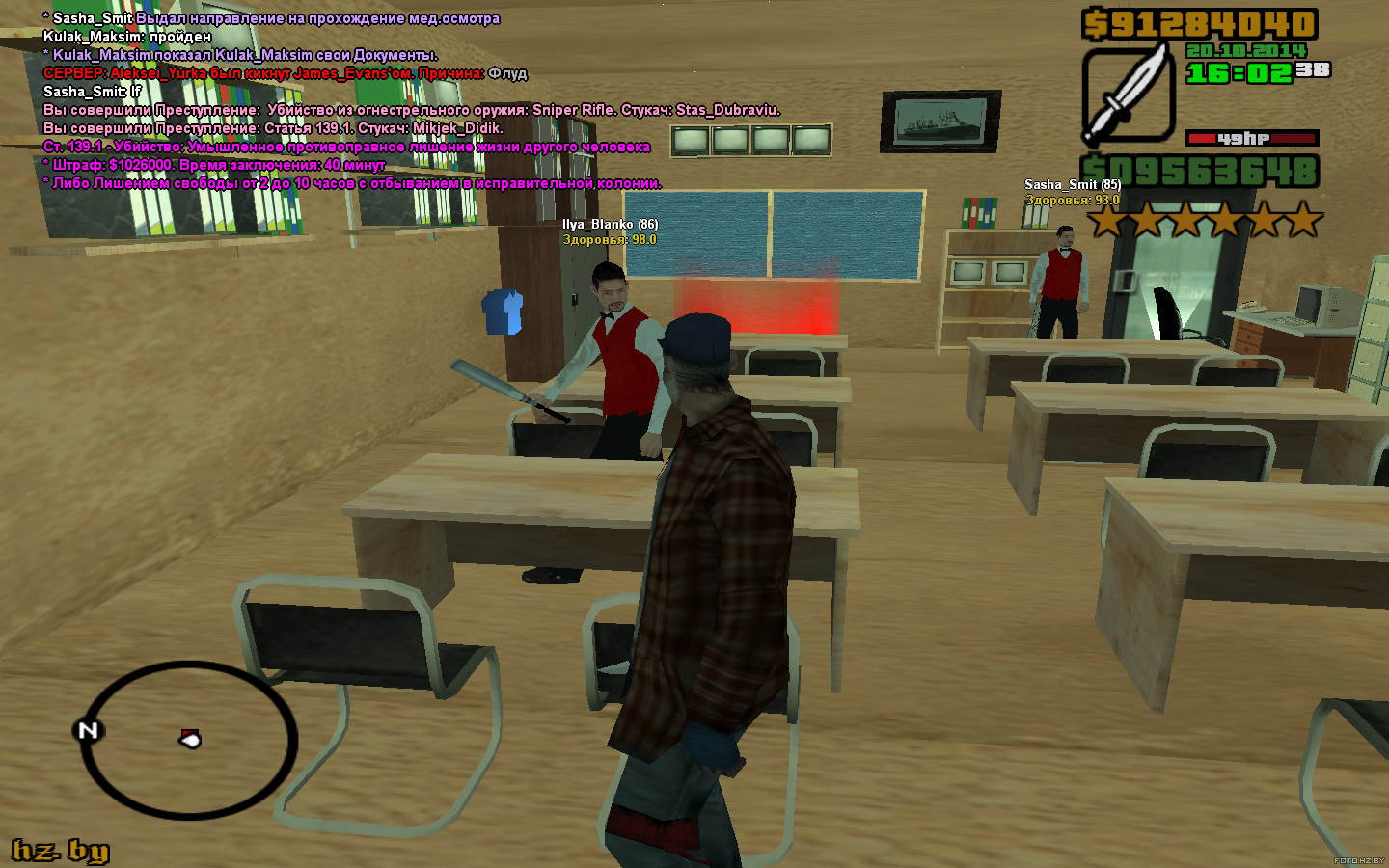Click the hz.by watermark logo

[60, 850]
